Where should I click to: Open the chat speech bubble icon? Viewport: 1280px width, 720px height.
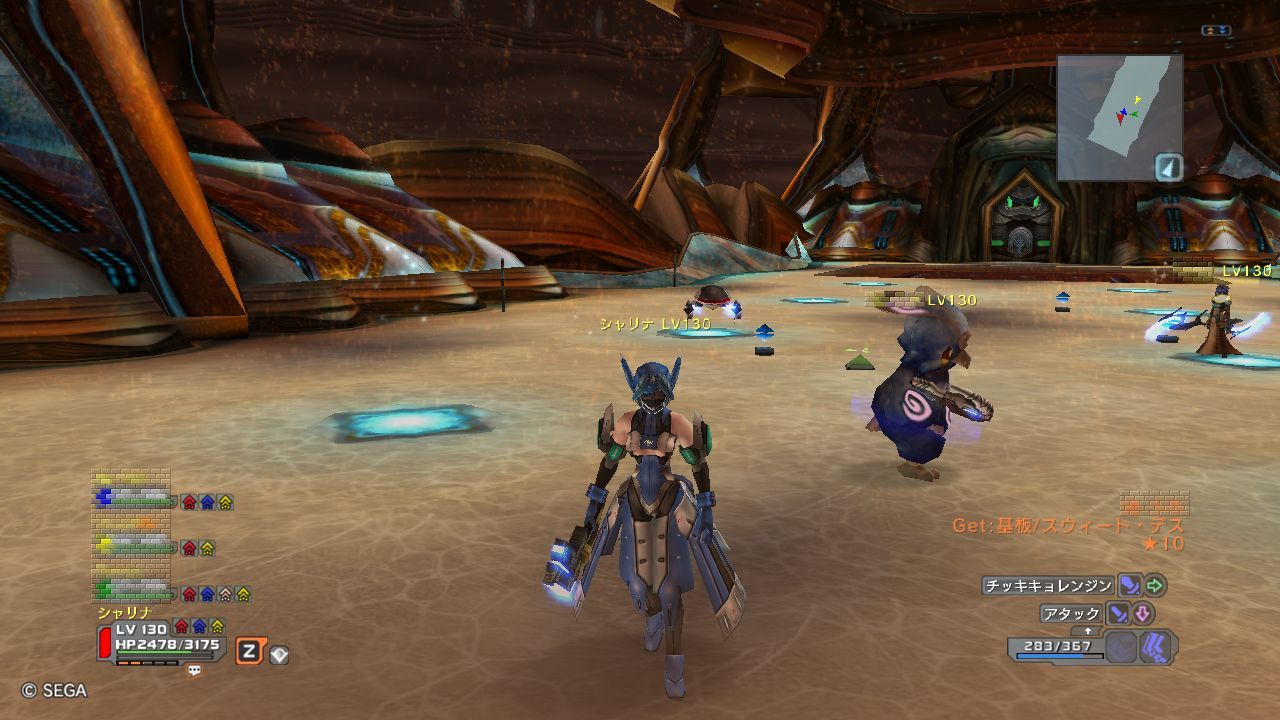pyautogui.click(x=194, y=671)
